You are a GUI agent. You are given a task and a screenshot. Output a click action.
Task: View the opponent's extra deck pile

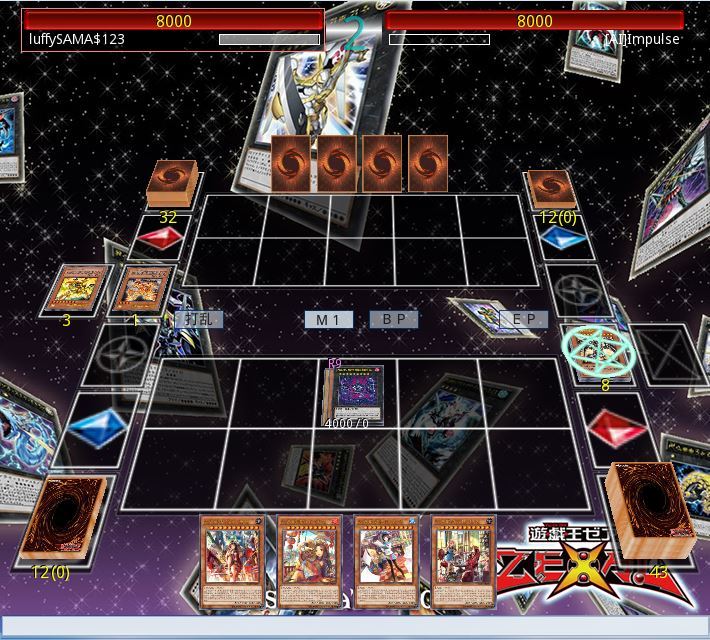click(x=550, y=187)
